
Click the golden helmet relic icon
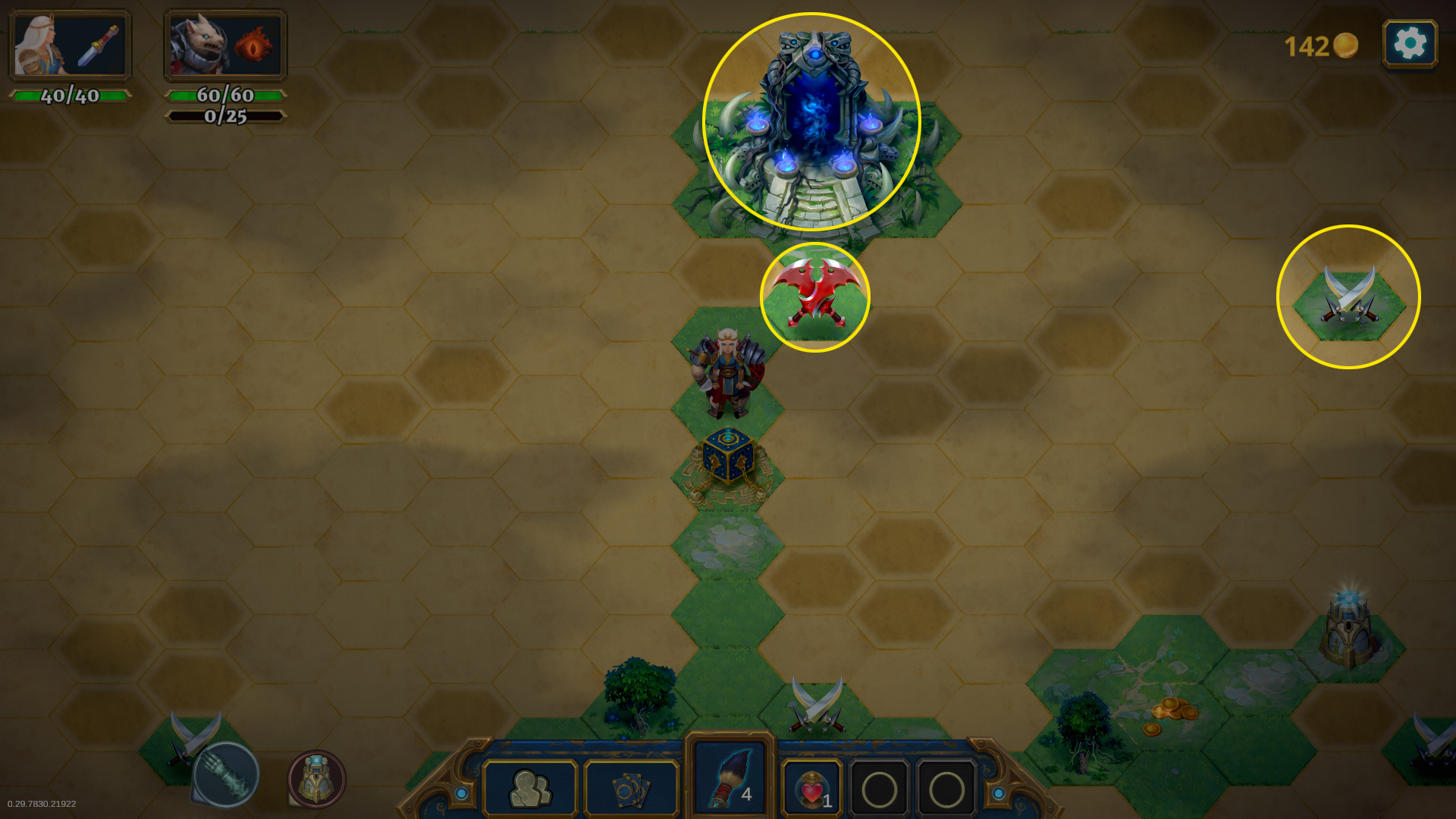[317, 779]
